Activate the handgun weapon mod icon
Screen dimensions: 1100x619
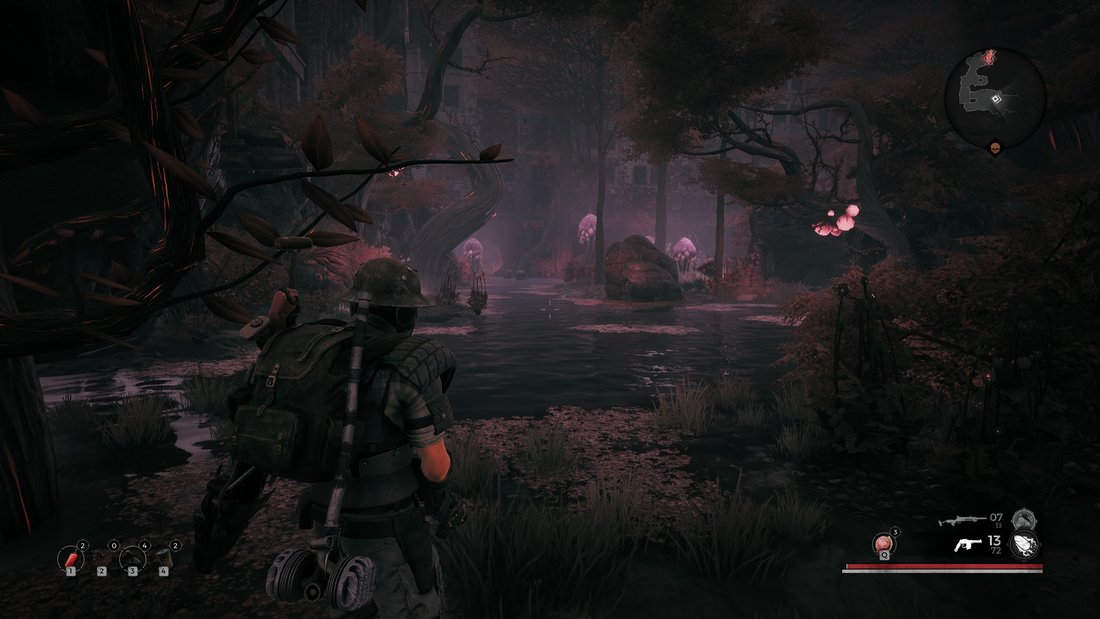(x=1025, y=545)
